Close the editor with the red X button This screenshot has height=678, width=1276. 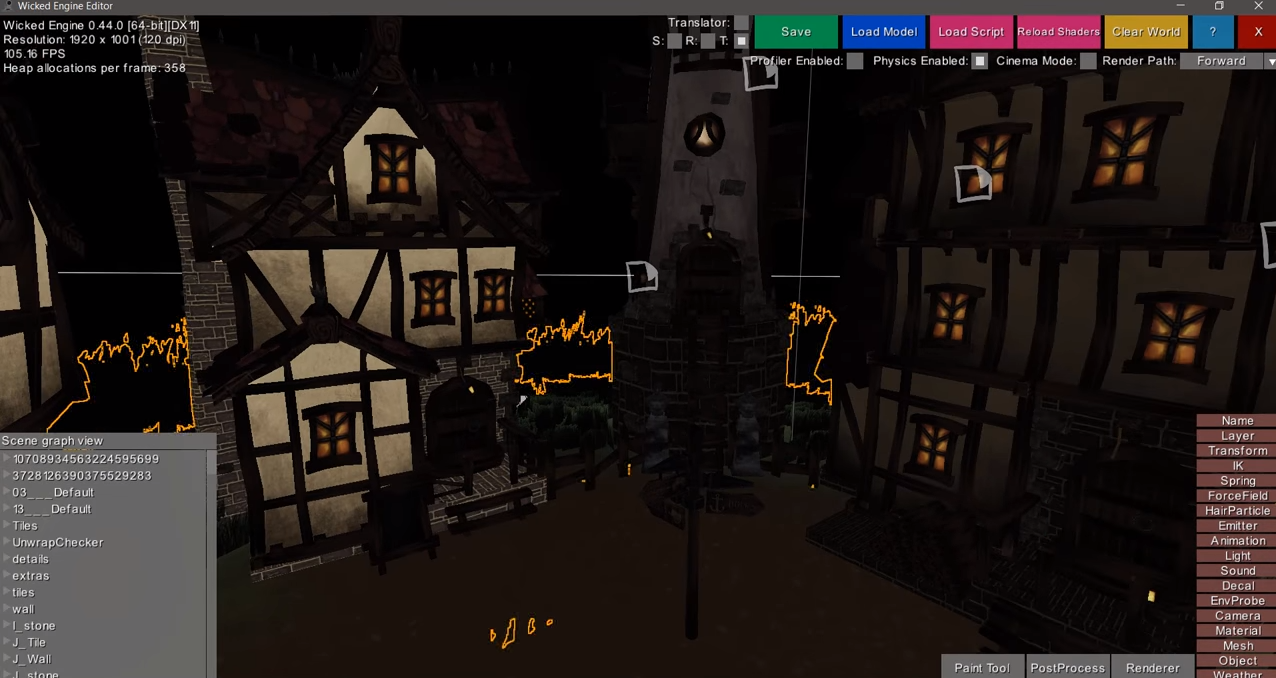point(1257,32)
